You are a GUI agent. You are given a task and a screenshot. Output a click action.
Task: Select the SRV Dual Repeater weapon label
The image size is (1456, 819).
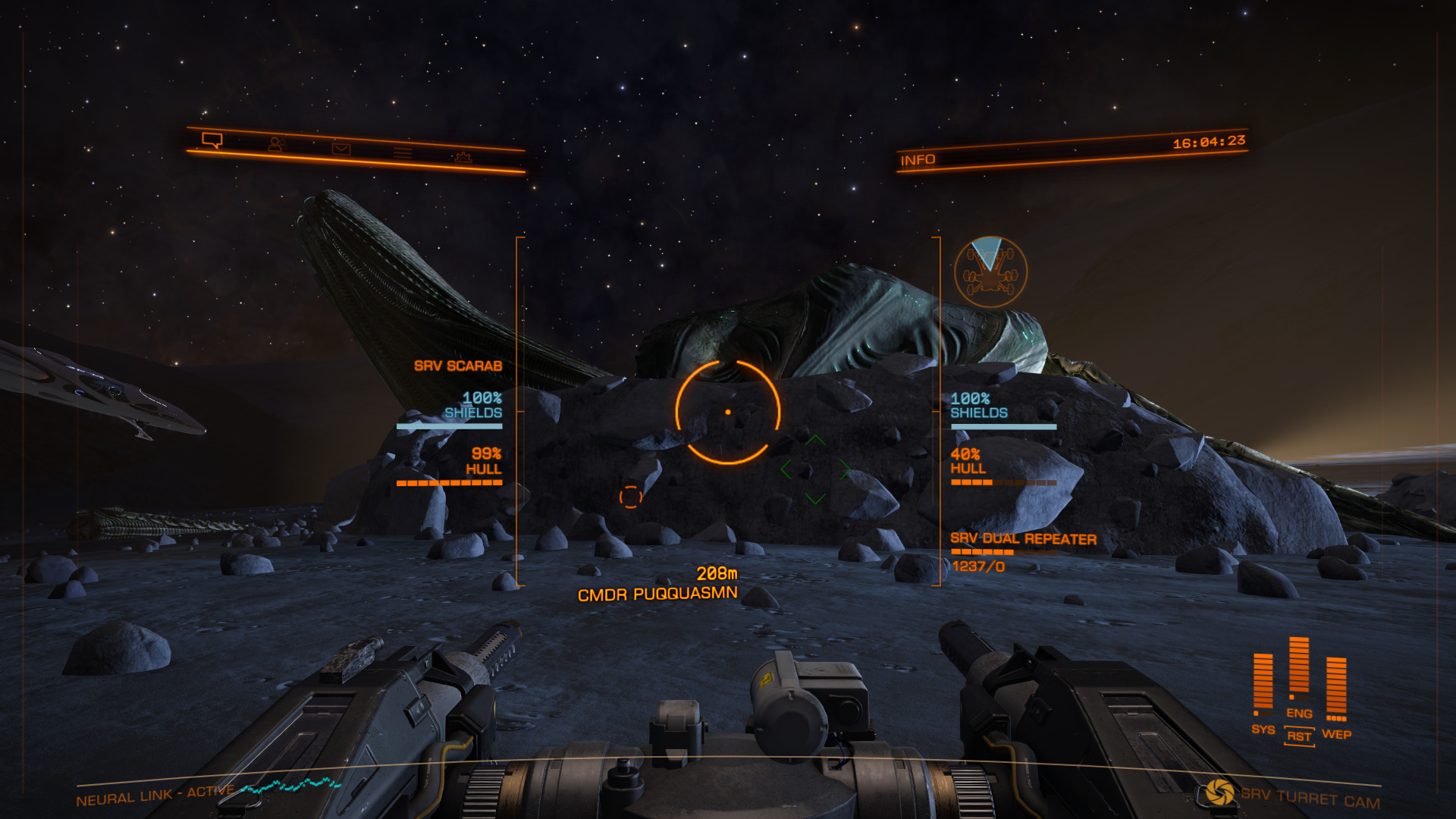pos(1023,539)
